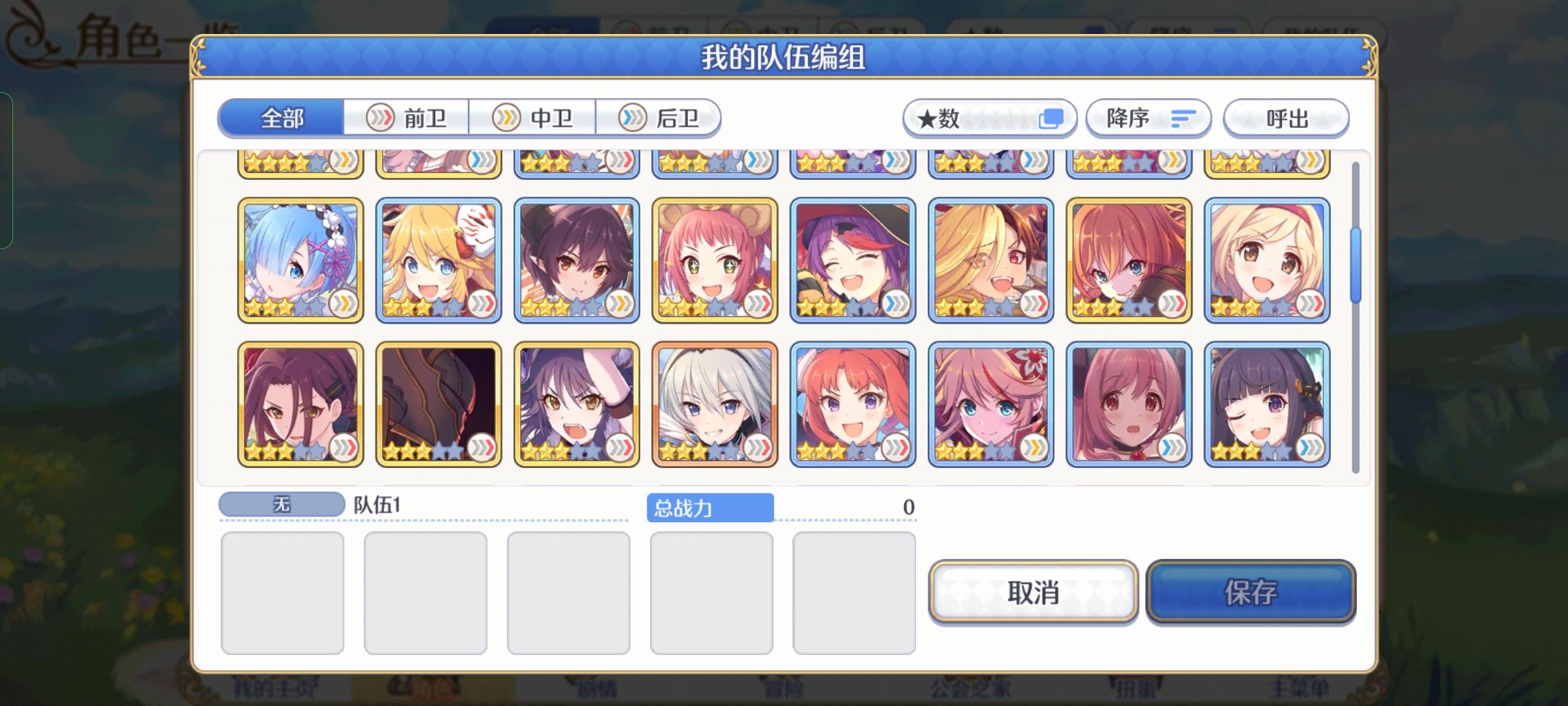Click the sort lines icon beside 降序
1568x706 pixels.
coord(1184,118)
